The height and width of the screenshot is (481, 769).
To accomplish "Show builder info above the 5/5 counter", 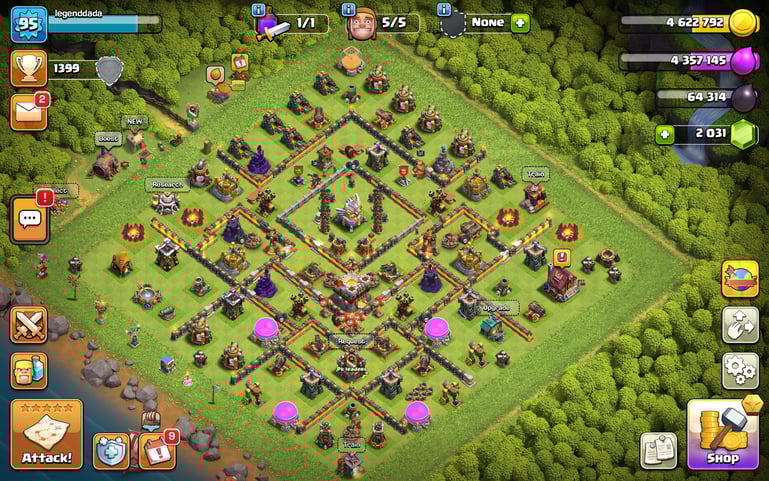I will [x=349, y=9].
